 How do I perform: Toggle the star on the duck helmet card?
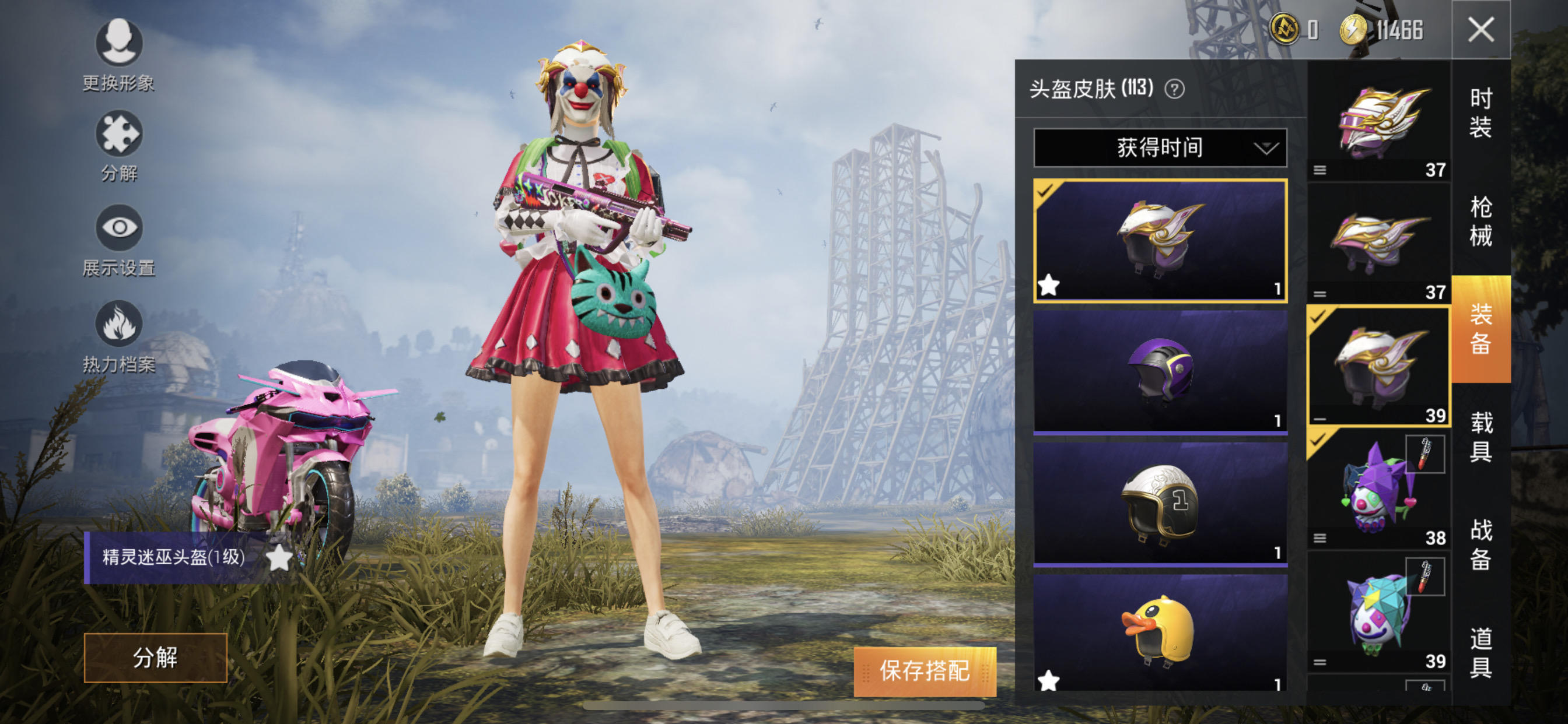pyautogui.click(x=1048, y=681)
